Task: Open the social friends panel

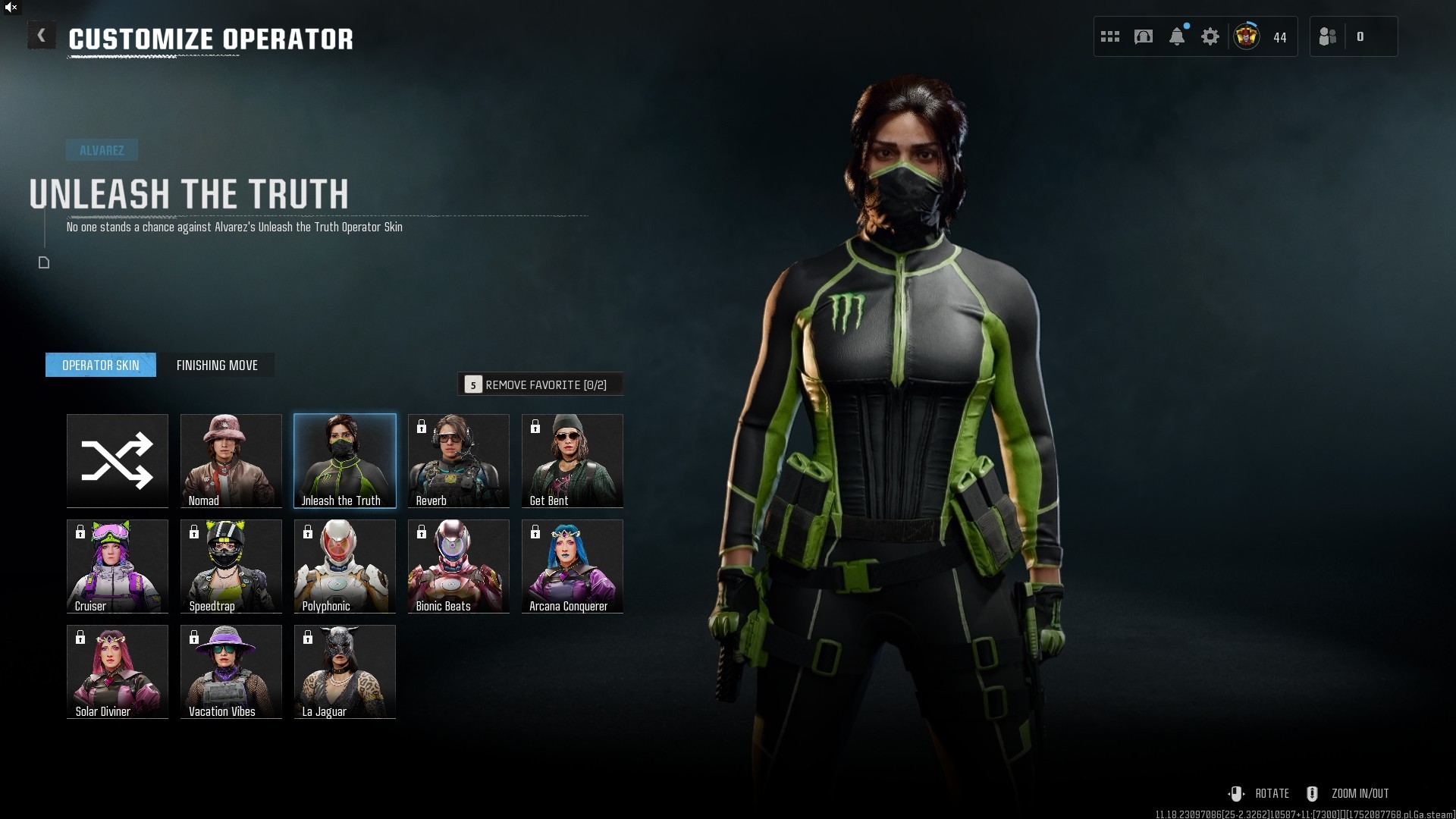Action: (1328, 36)
